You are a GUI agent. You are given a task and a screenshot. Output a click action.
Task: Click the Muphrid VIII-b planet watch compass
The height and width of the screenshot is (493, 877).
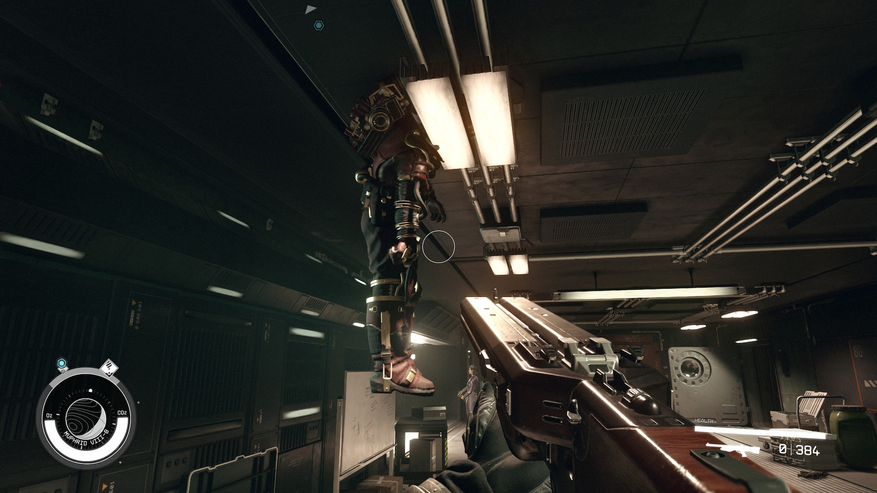(87, 417)
